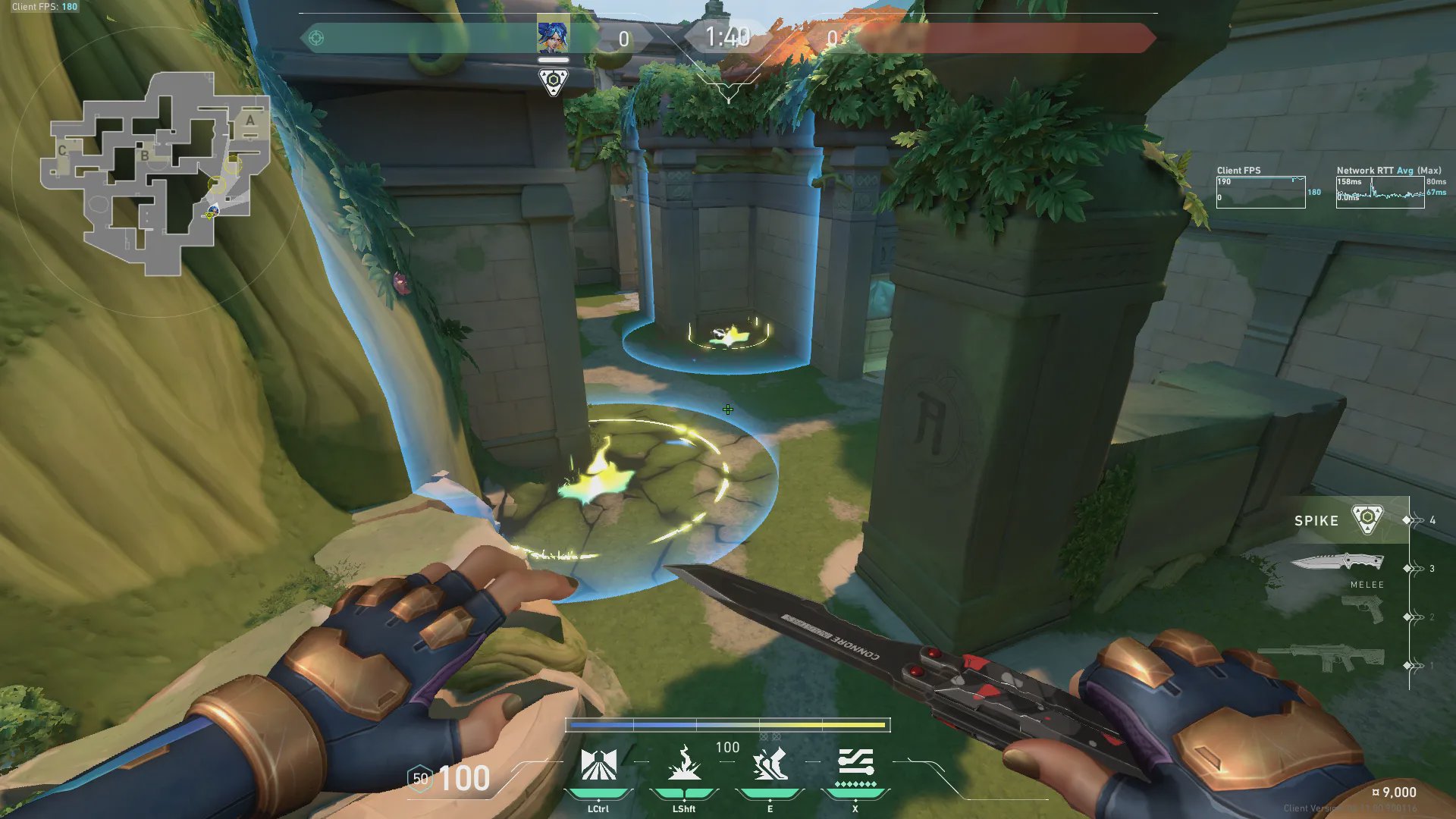This screenshot has width=1456, height=819.
Task: Select the spike carrier icon under the portrait
Action: [x=553, y=81]
